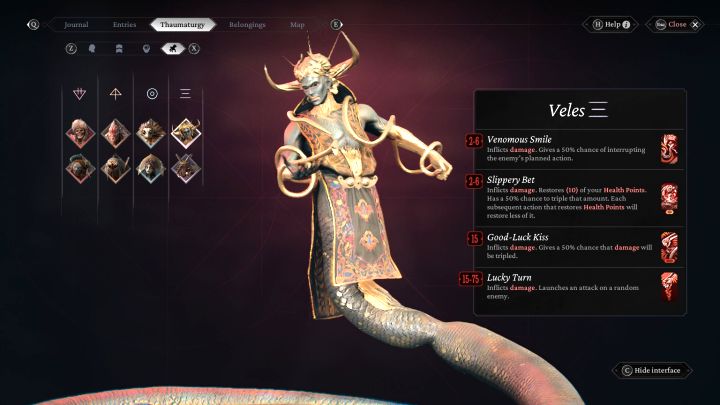Open the Belongings tab

pyautogui.click(x=246, y=24)
